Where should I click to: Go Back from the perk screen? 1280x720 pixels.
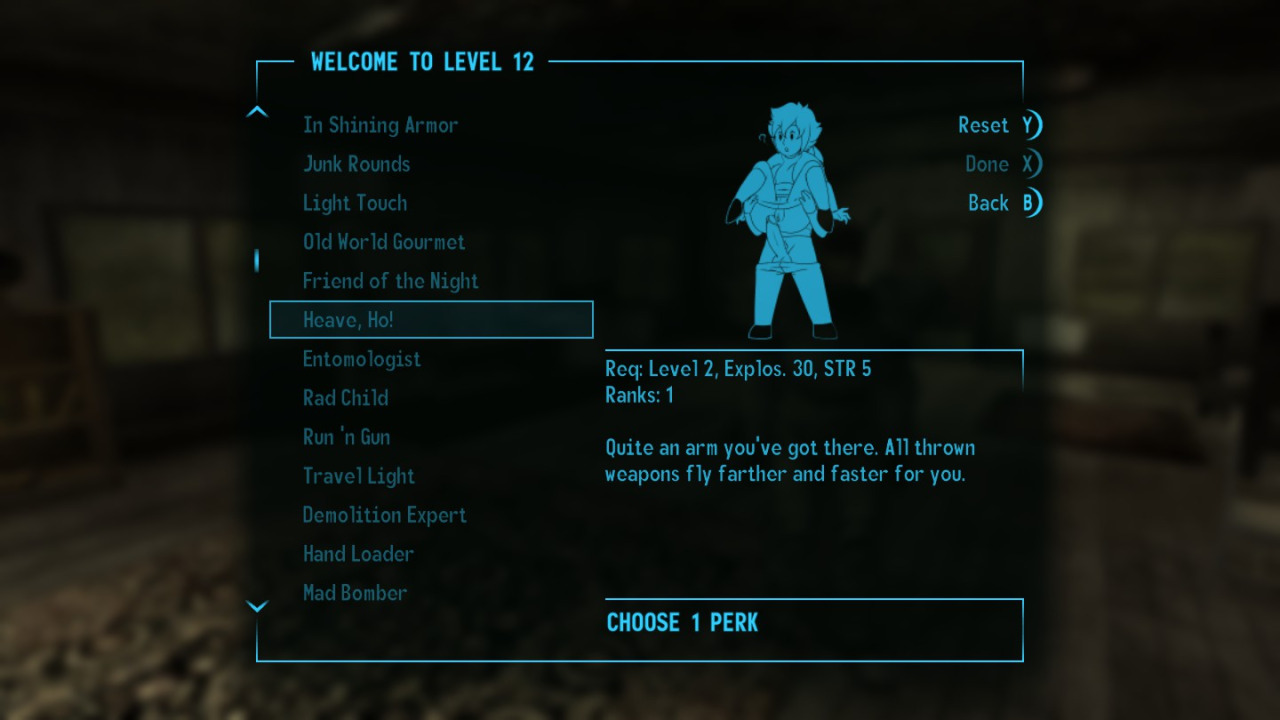coord(1003,203)
